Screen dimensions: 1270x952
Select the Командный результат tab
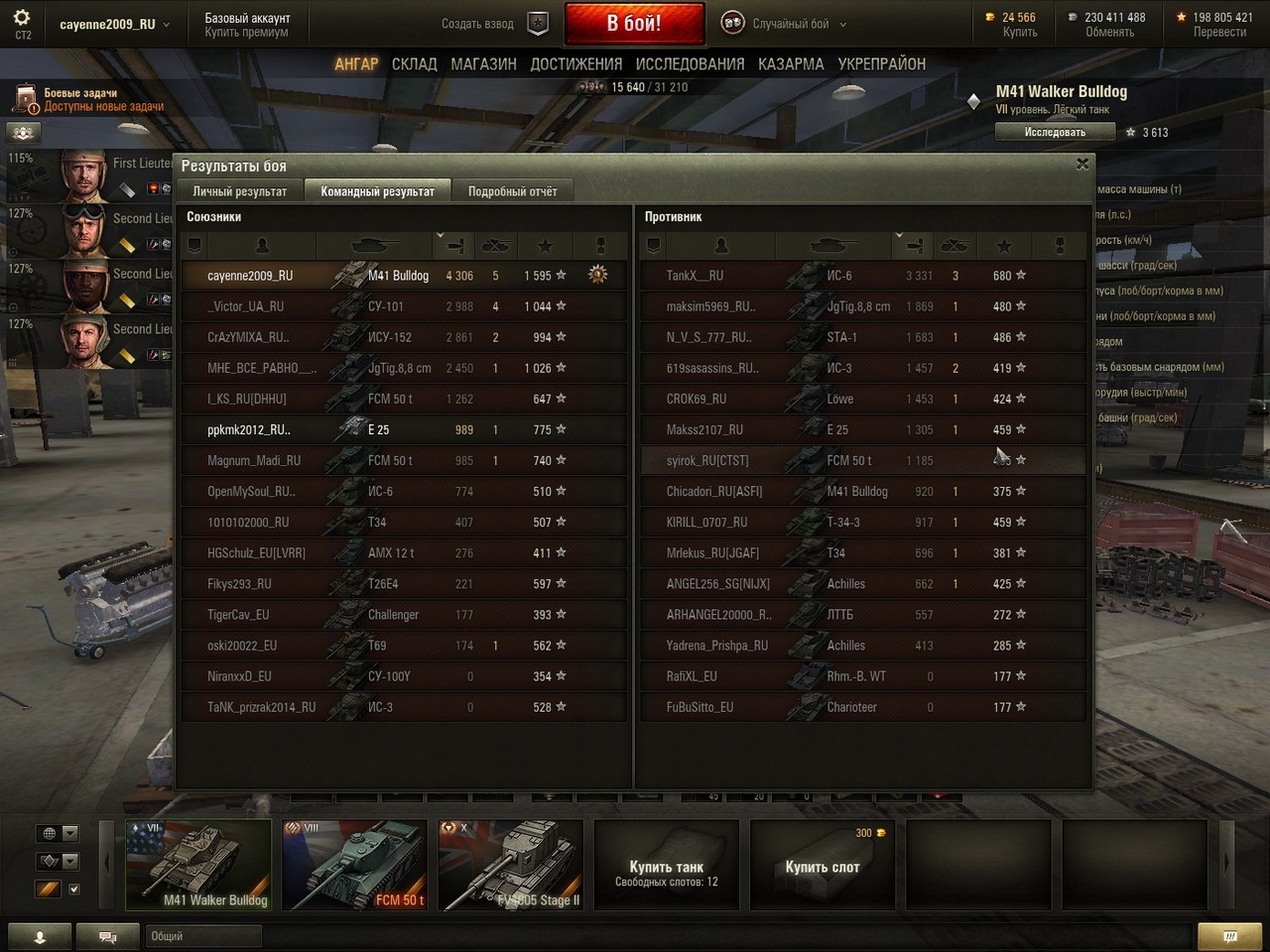(x=377, y=191)
